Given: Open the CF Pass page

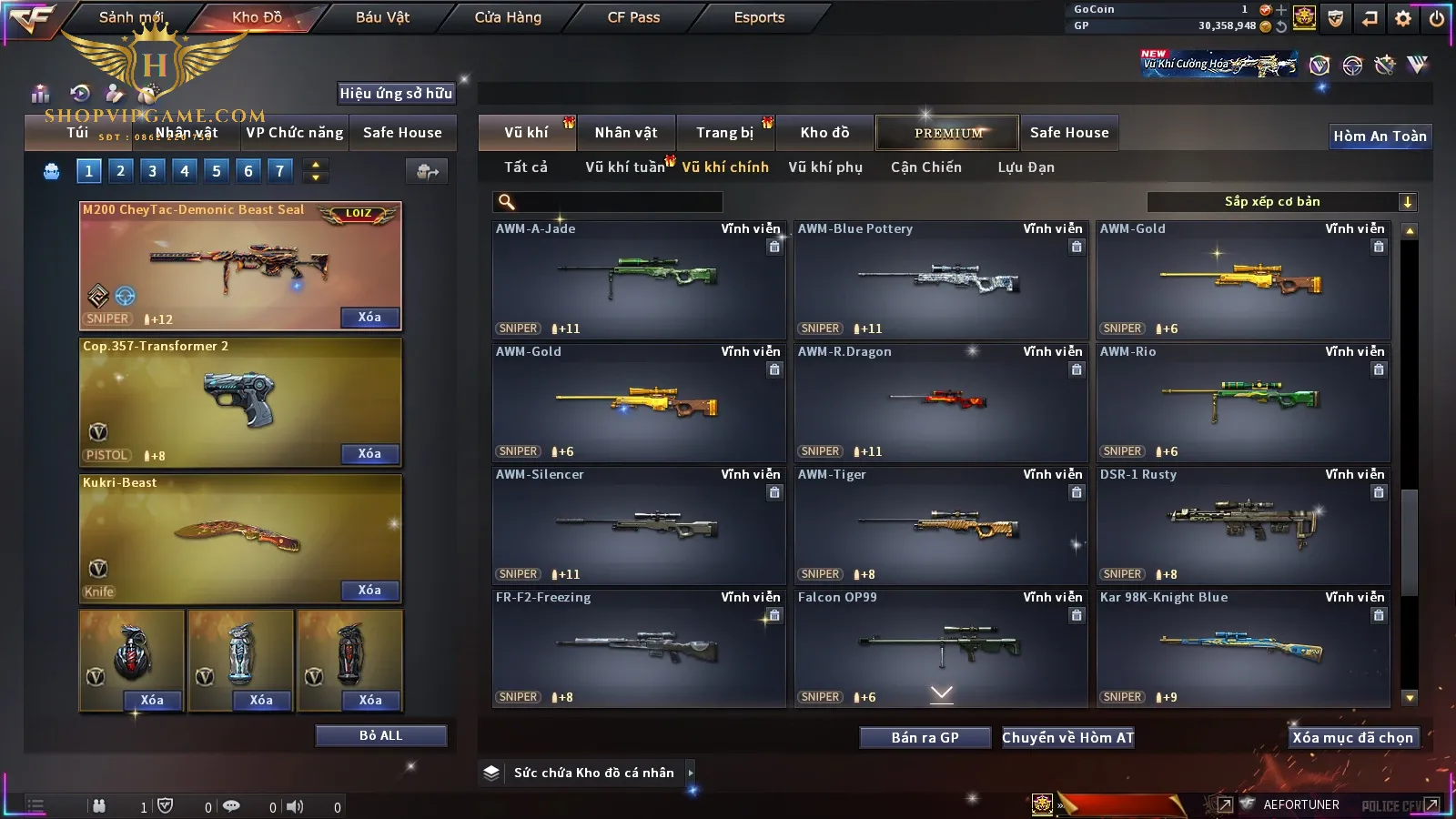Looking at the screenshot, I should click(633, 17).
